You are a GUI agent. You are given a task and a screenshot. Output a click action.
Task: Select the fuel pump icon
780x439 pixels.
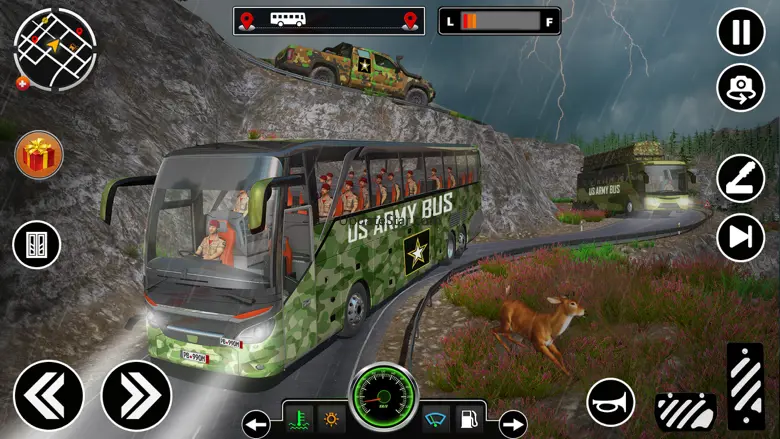click(468, 419)
